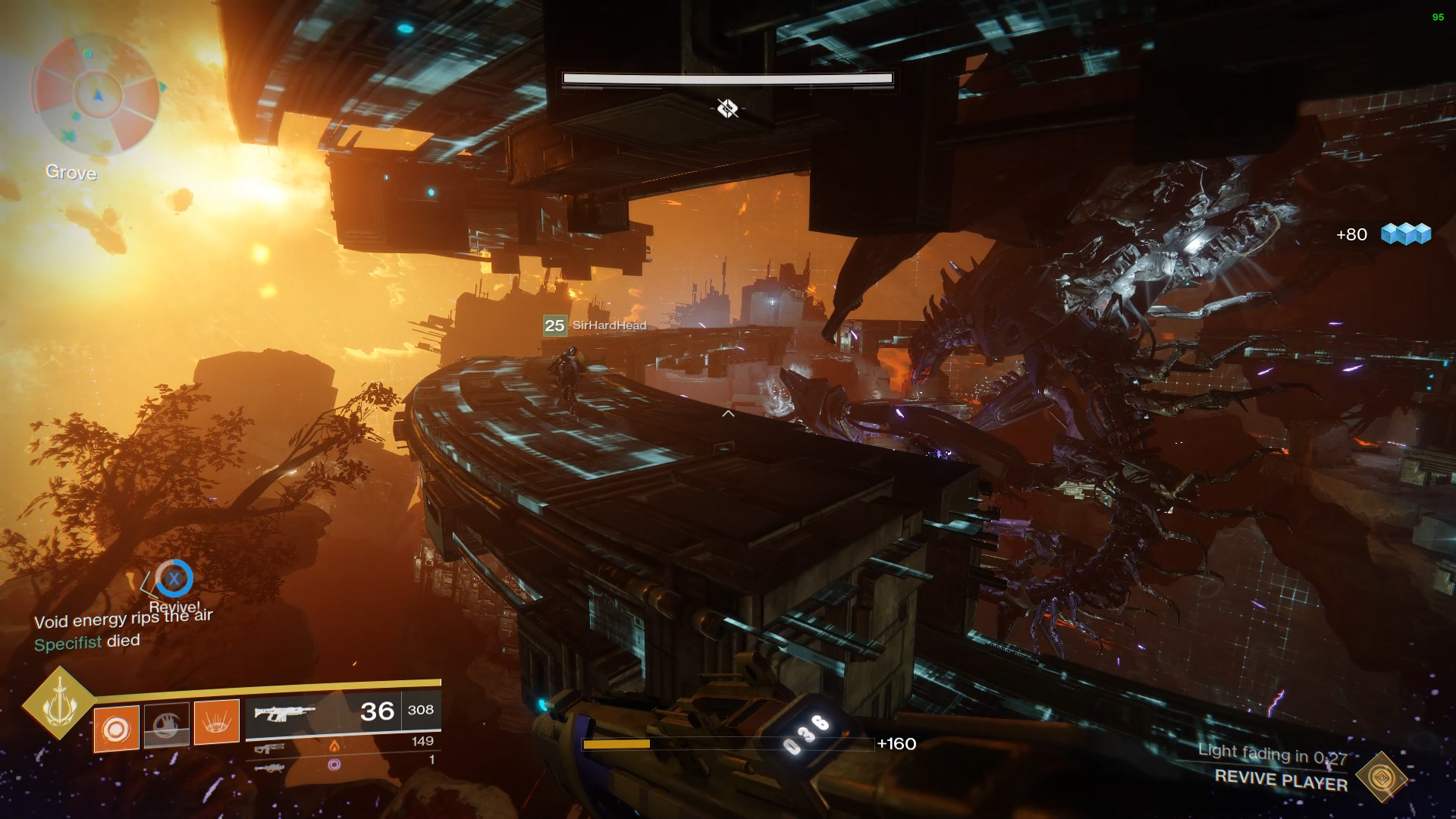This screenshot has height=819, width=1456.
Task: Switch to the void heavy weapon
Action: coord(270,767)
